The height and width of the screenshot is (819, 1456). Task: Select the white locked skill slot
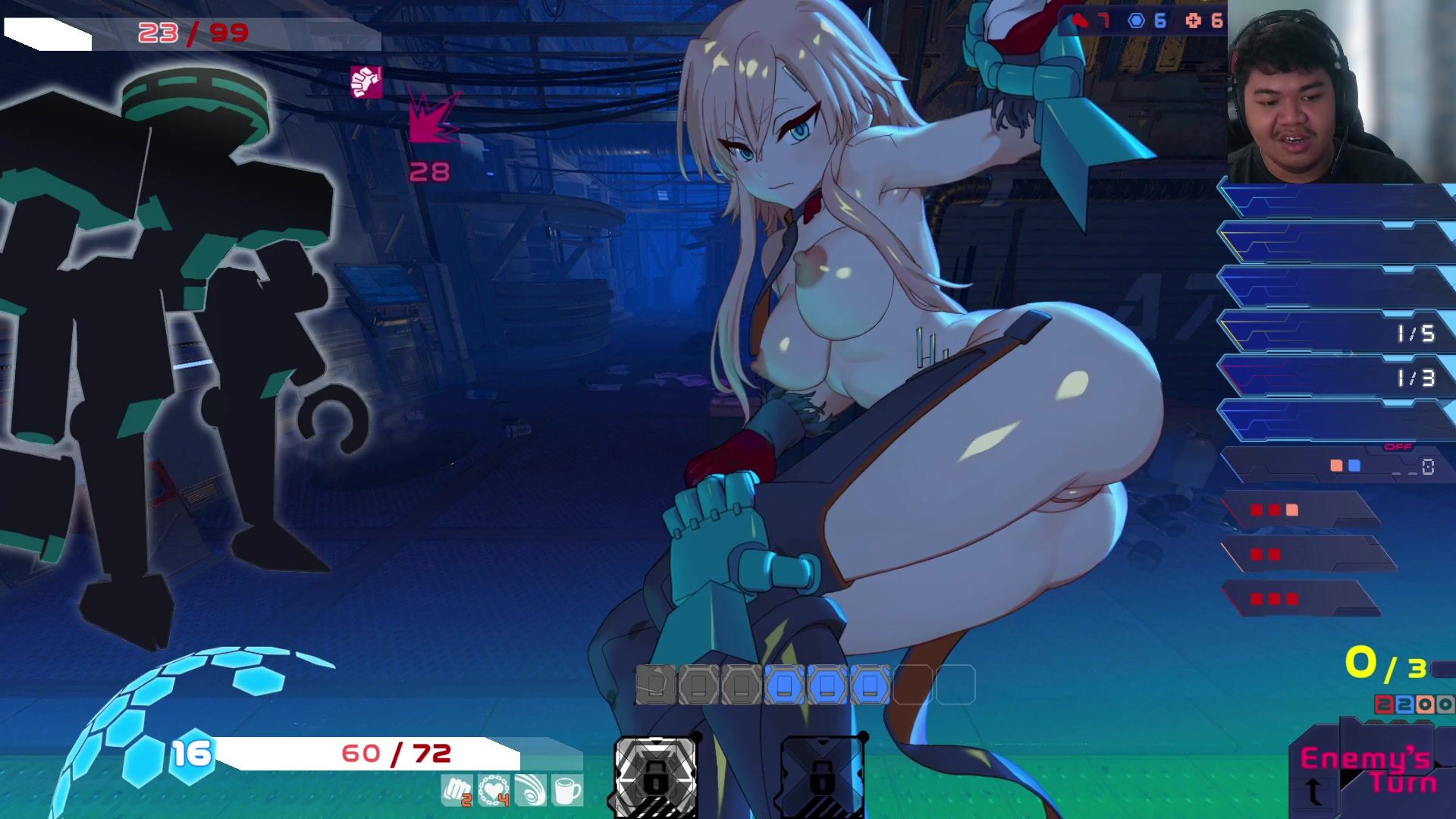click(x=655, y=773)
